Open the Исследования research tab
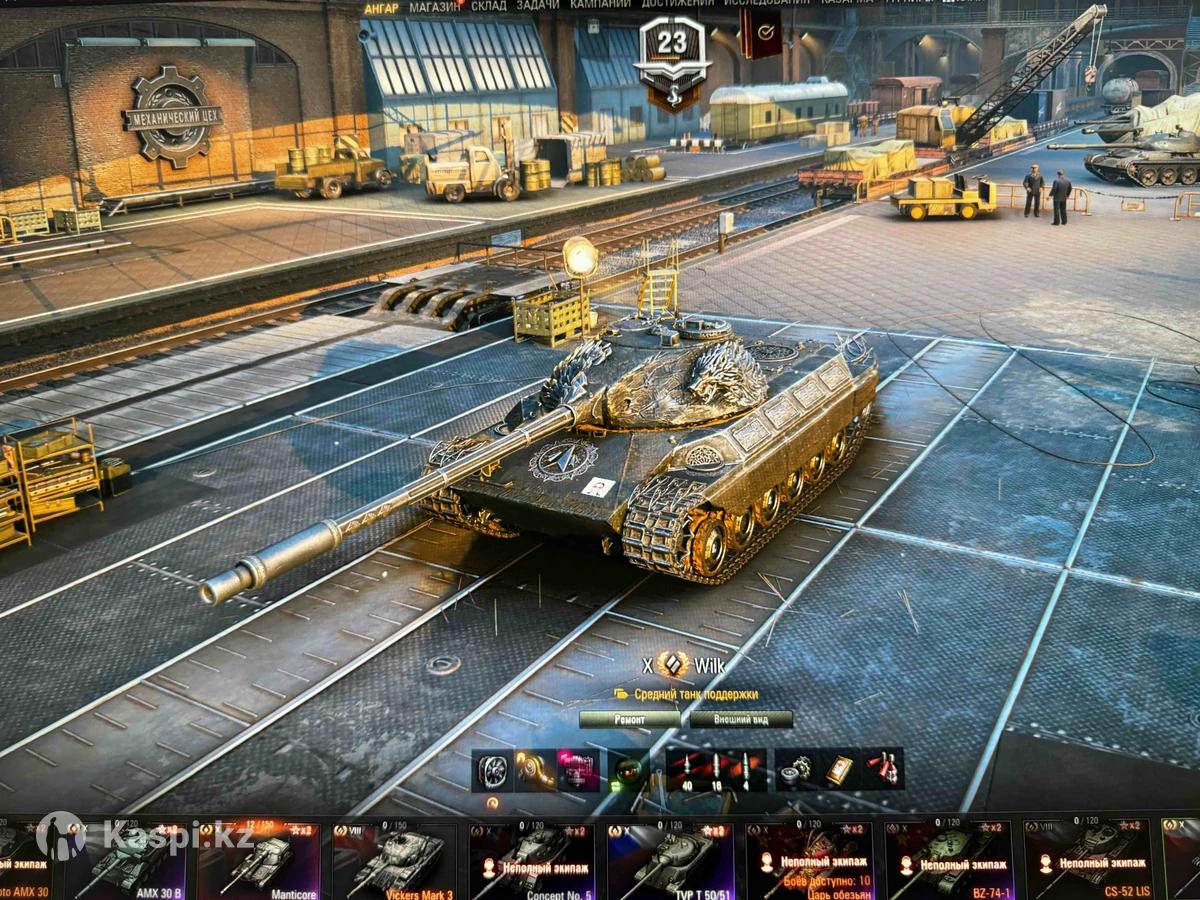This screenshot has height=900, width=1200. click(x=765, y=4)
